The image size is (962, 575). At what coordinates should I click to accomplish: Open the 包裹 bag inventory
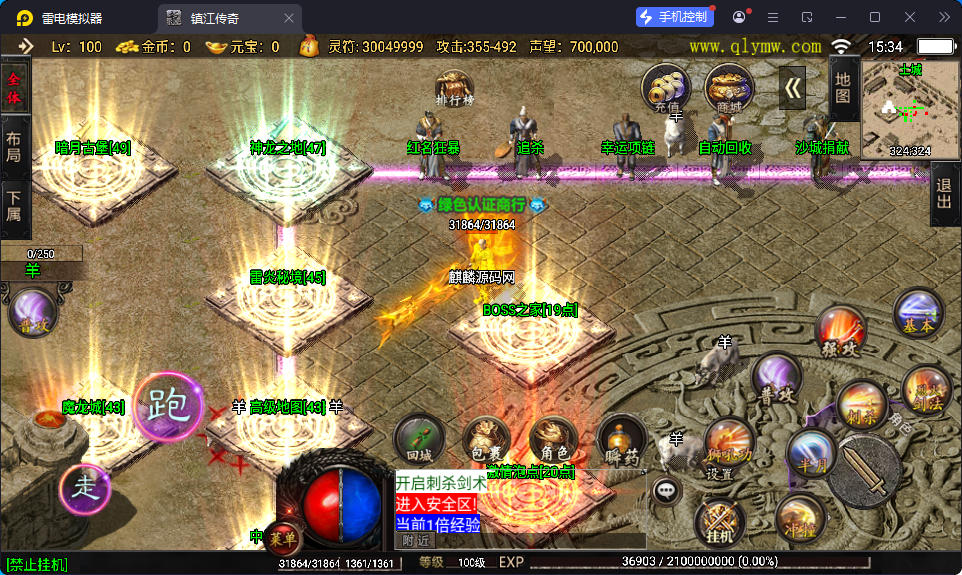(487, 439)
